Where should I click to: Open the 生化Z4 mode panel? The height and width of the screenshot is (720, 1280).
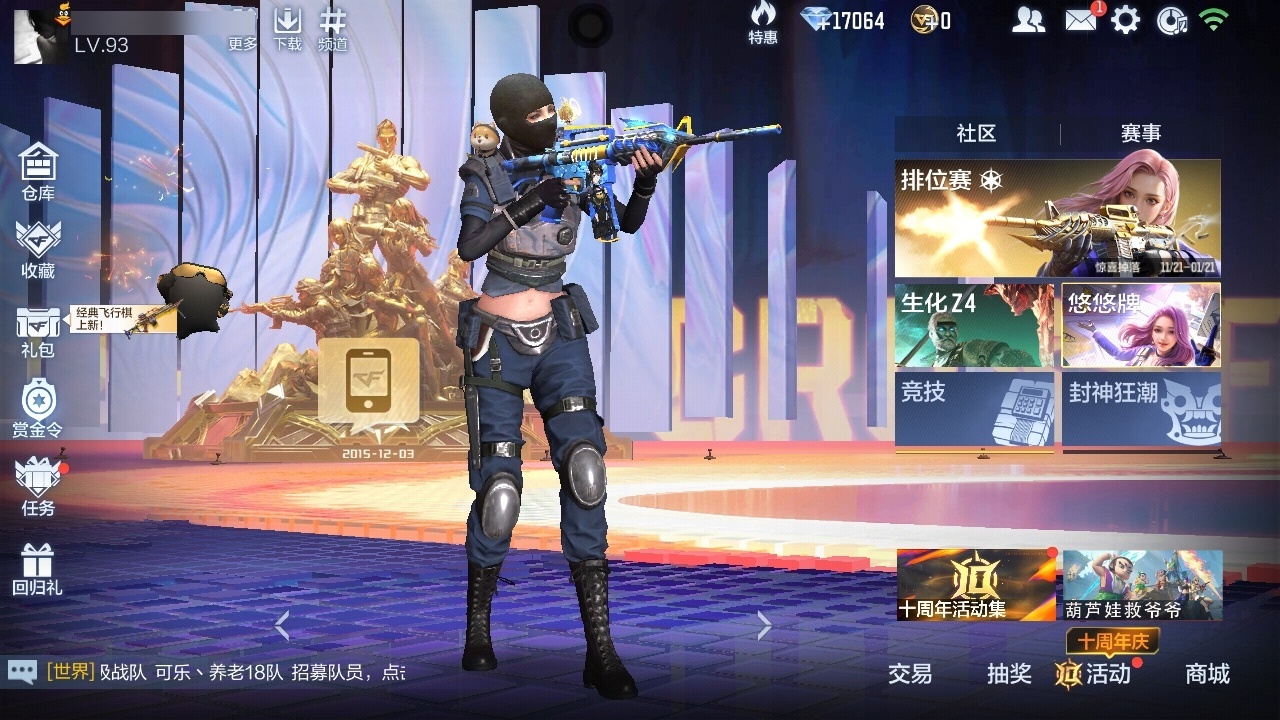tap(975, 322)
